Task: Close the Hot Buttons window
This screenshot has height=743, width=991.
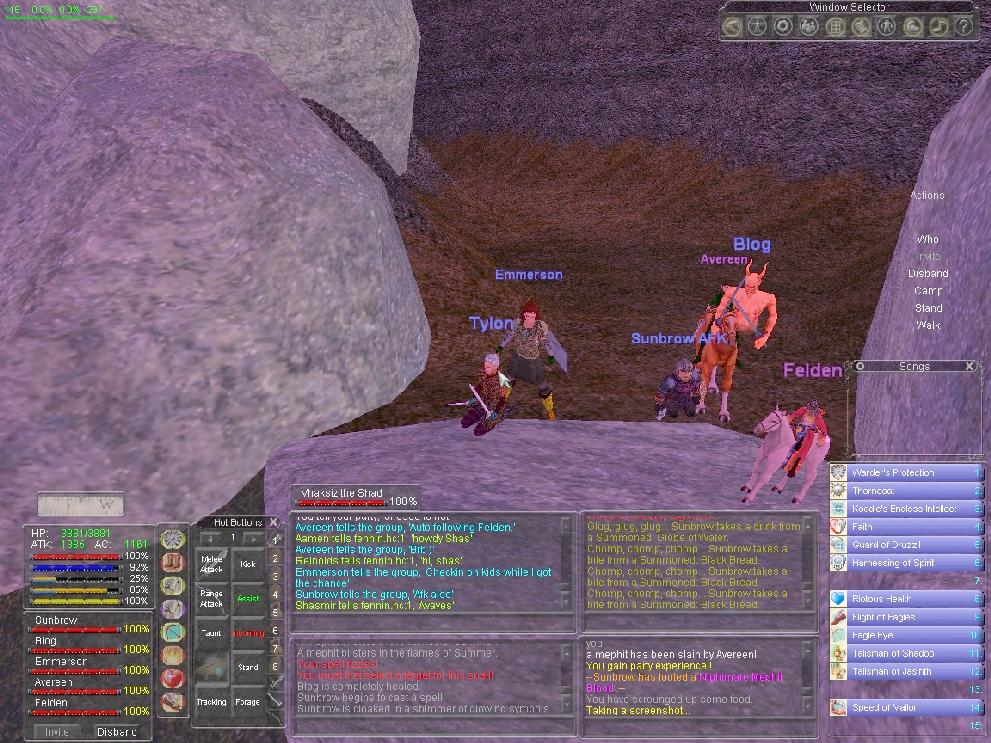Action: (274, 522)
